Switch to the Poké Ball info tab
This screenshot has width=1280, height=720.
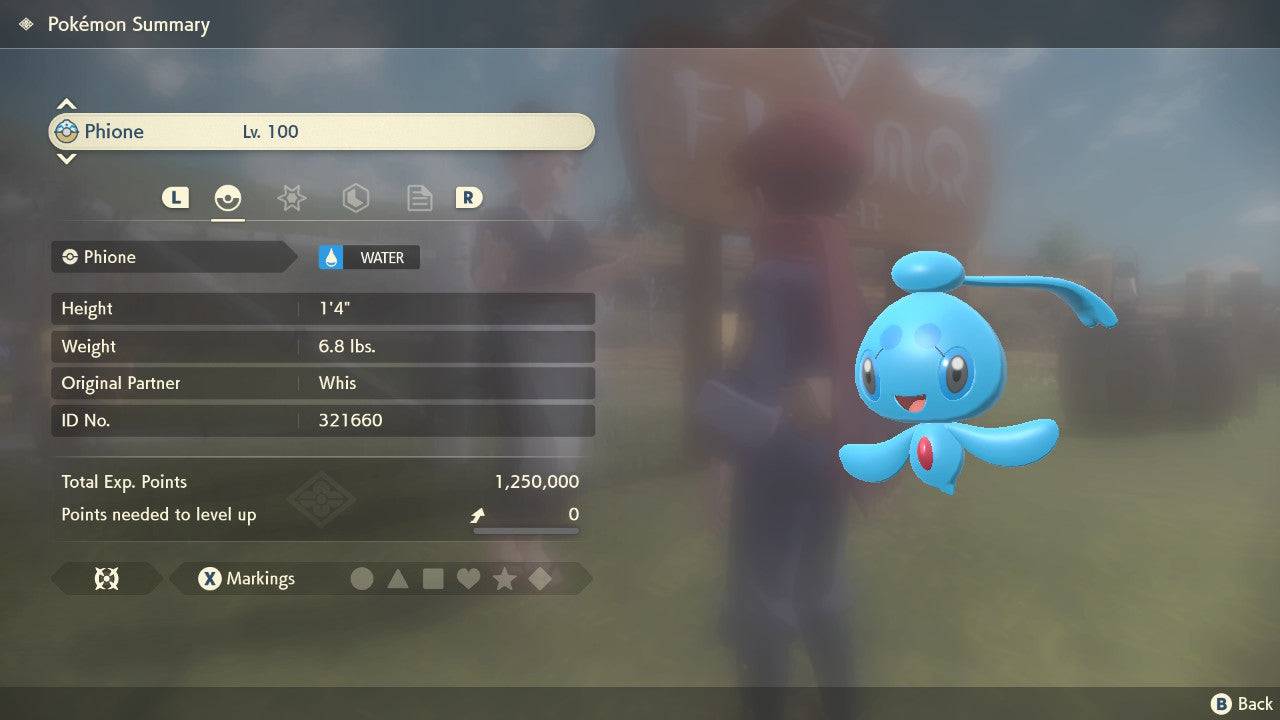tap(228, 198)
